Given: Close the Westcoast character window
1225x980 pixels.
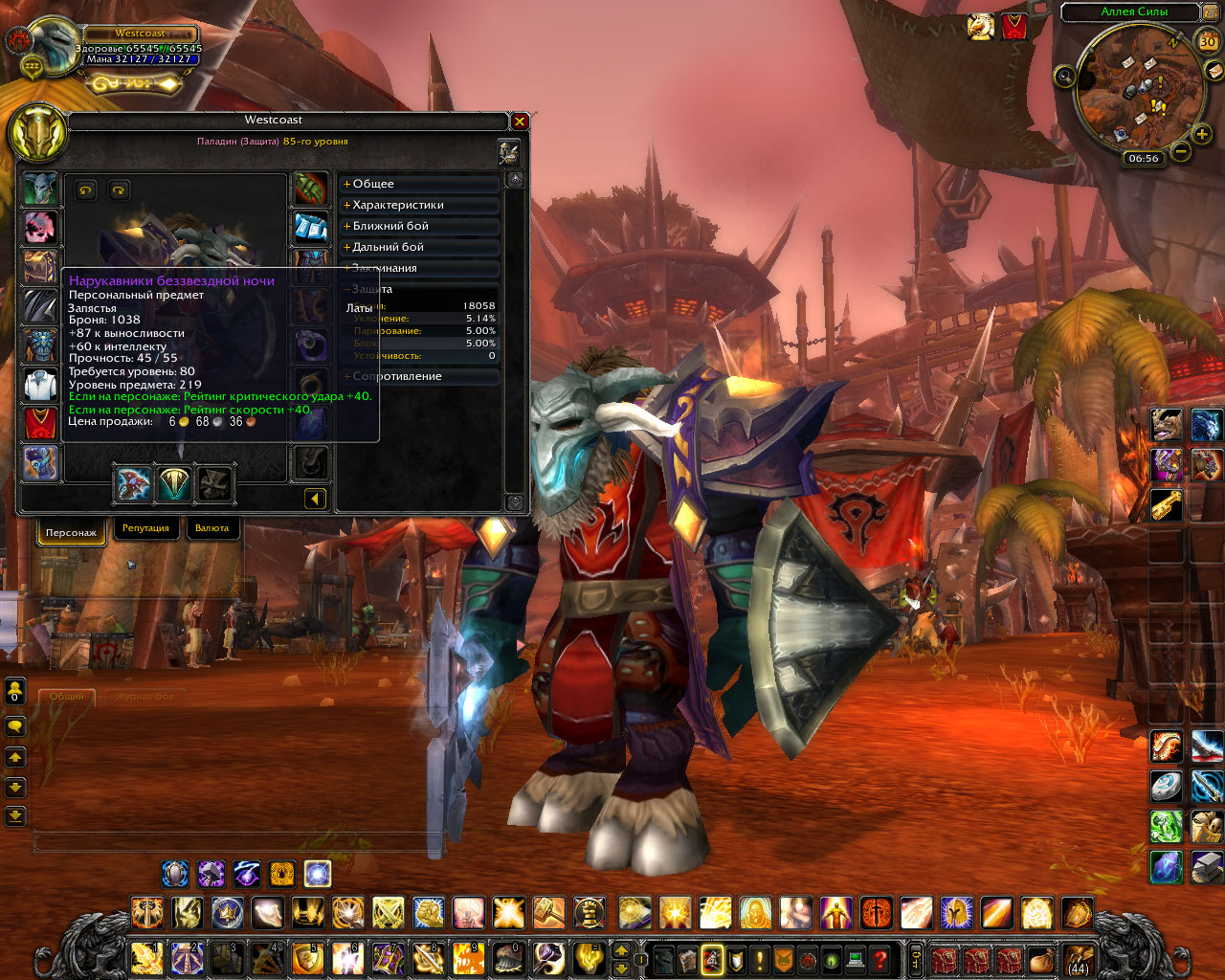Looking at the screenshot, I should pyautogui.click(x=520, y=122).
